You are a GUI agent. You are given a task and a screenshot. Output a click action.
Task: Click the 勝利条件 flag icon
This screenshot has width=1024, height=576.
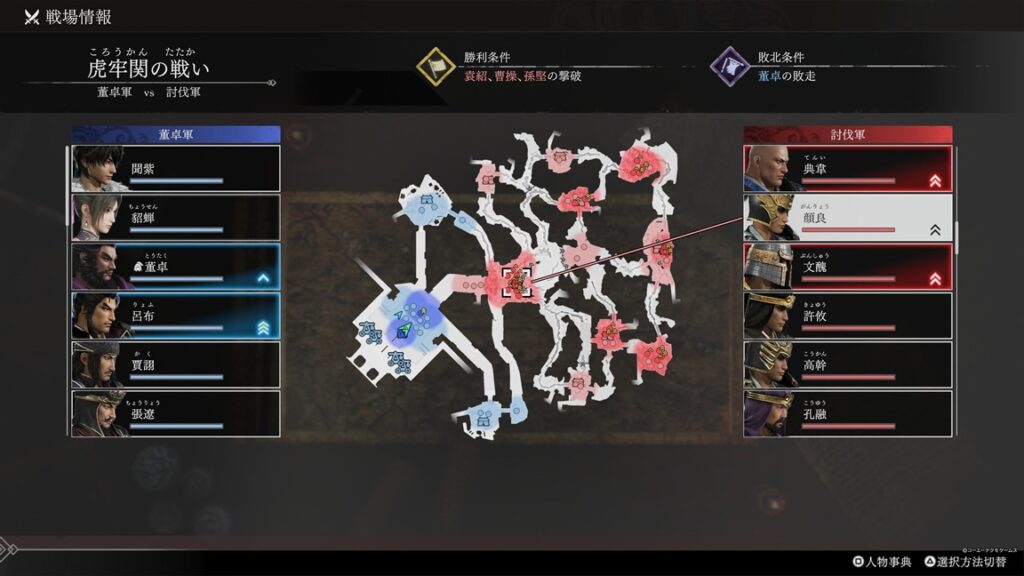pos(436,67)
